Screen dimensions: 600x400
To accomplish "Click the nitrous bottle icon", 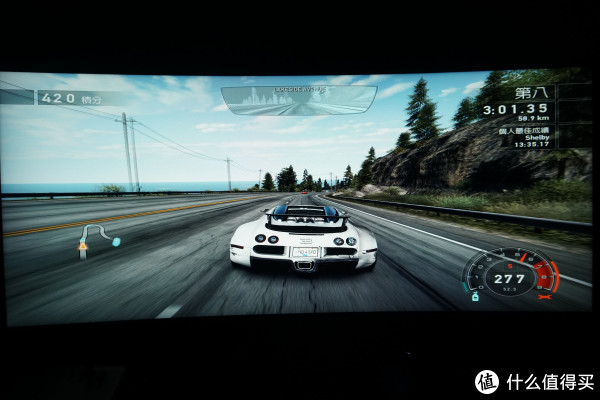I will (476, 297).
